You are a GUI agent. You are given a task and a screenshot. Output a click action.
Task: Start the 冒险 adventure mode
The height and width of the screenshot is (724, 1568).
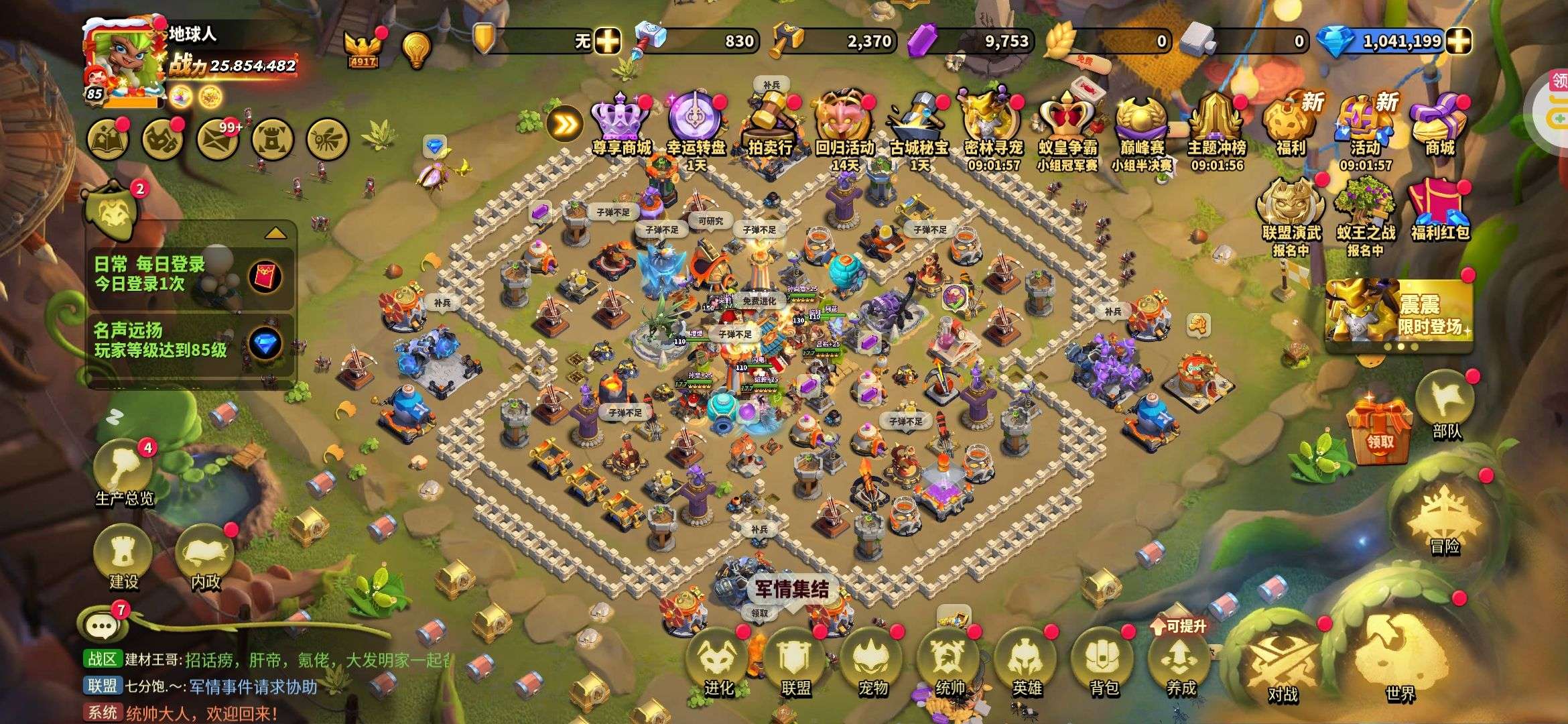click(x=1444, y=520)
